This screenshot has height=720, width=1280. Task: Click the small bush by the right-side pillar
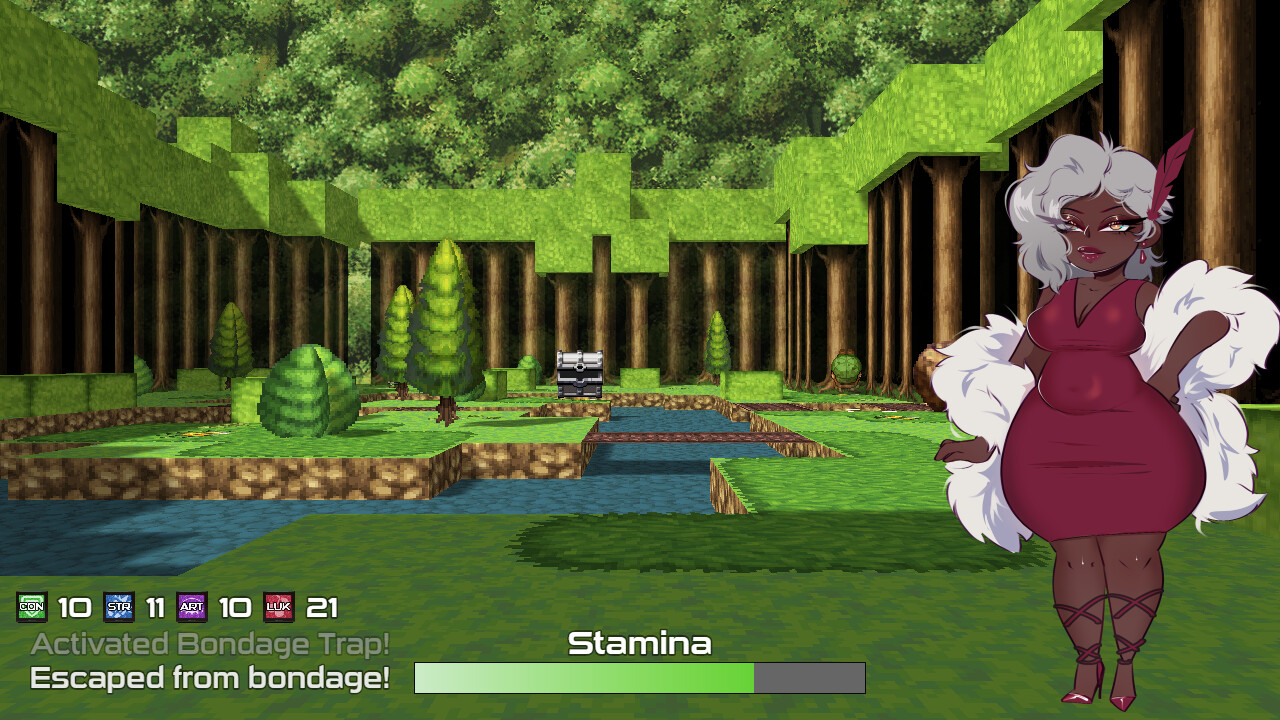[845, 370]
